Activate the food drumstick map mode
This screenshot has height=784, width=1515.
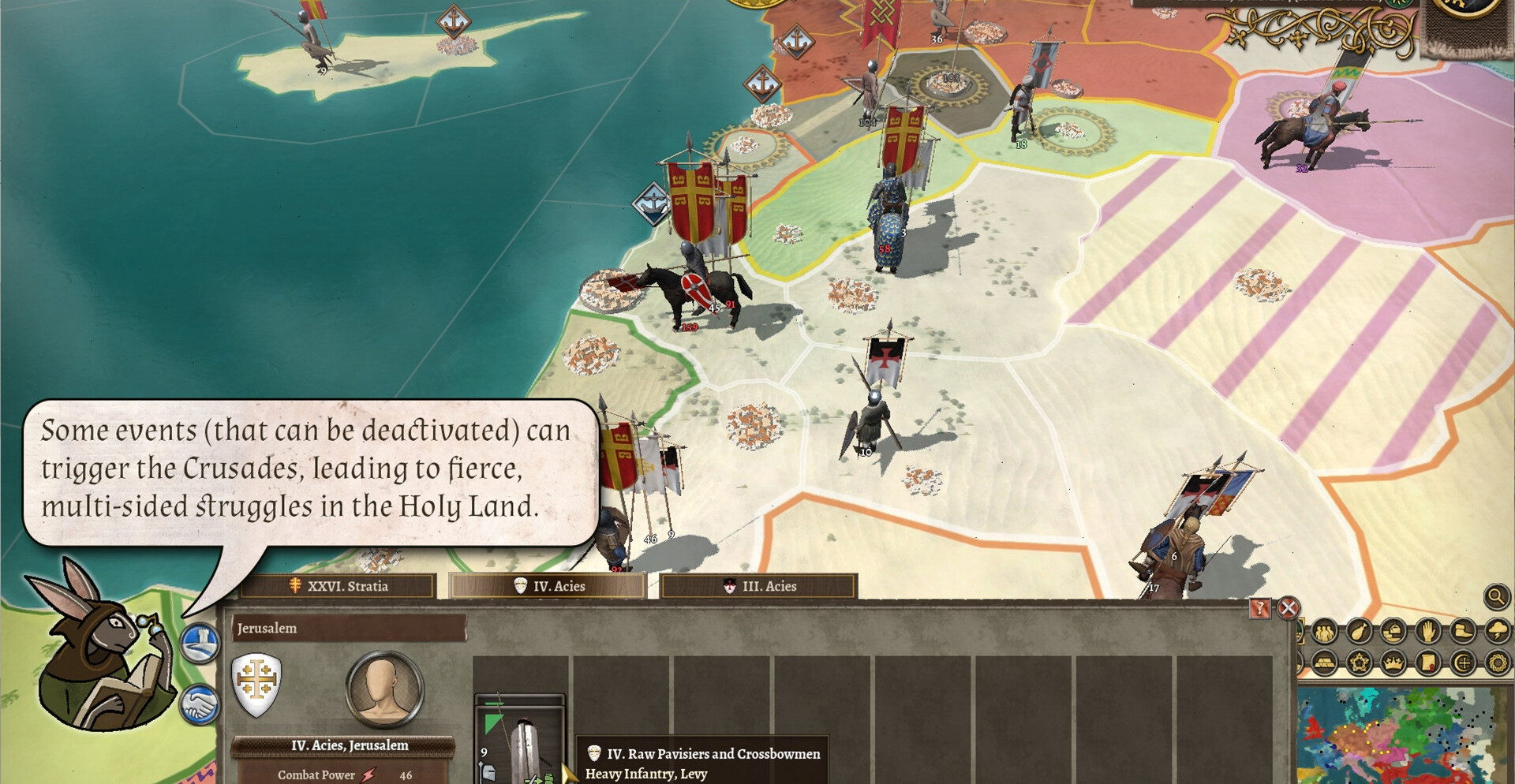(x=1359, y=632)
